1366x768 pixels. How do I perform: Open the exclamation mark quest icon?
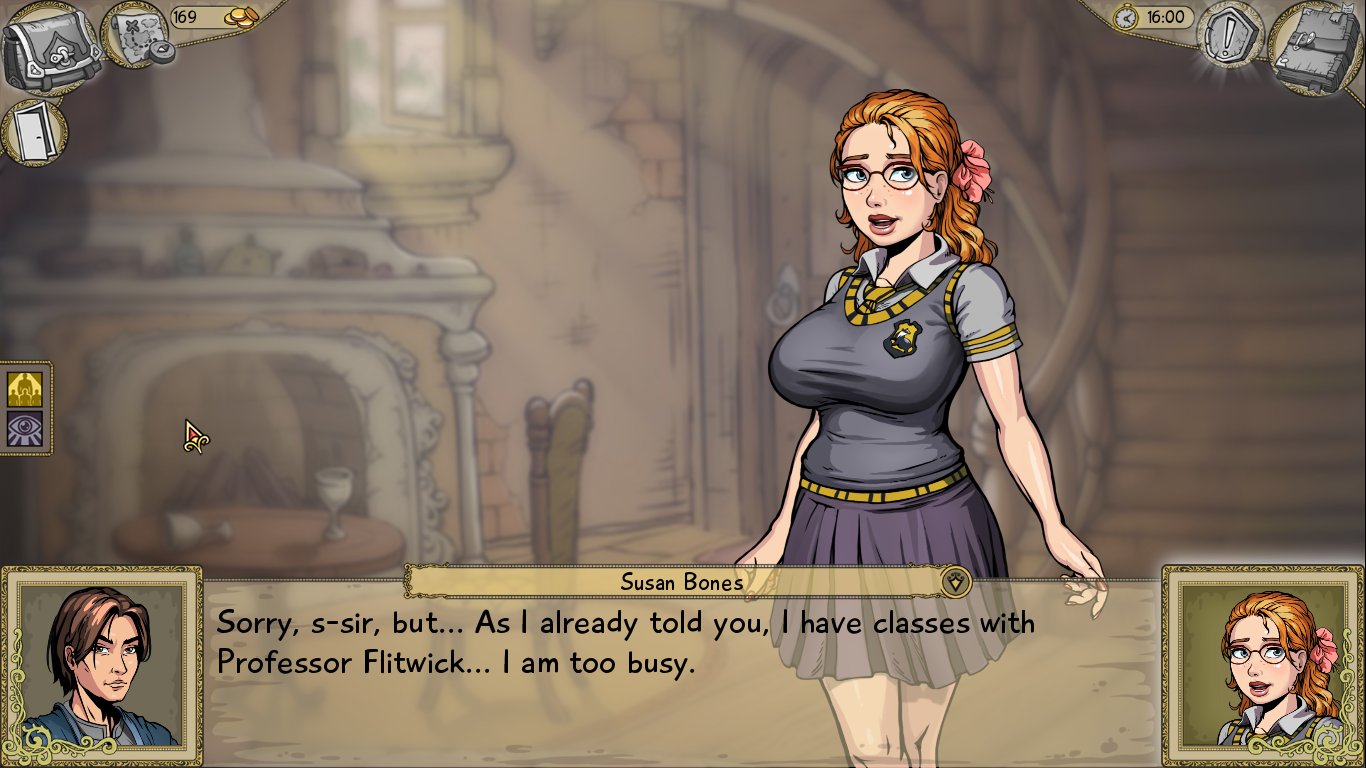pyautogui.click(x=1230, y=36)
